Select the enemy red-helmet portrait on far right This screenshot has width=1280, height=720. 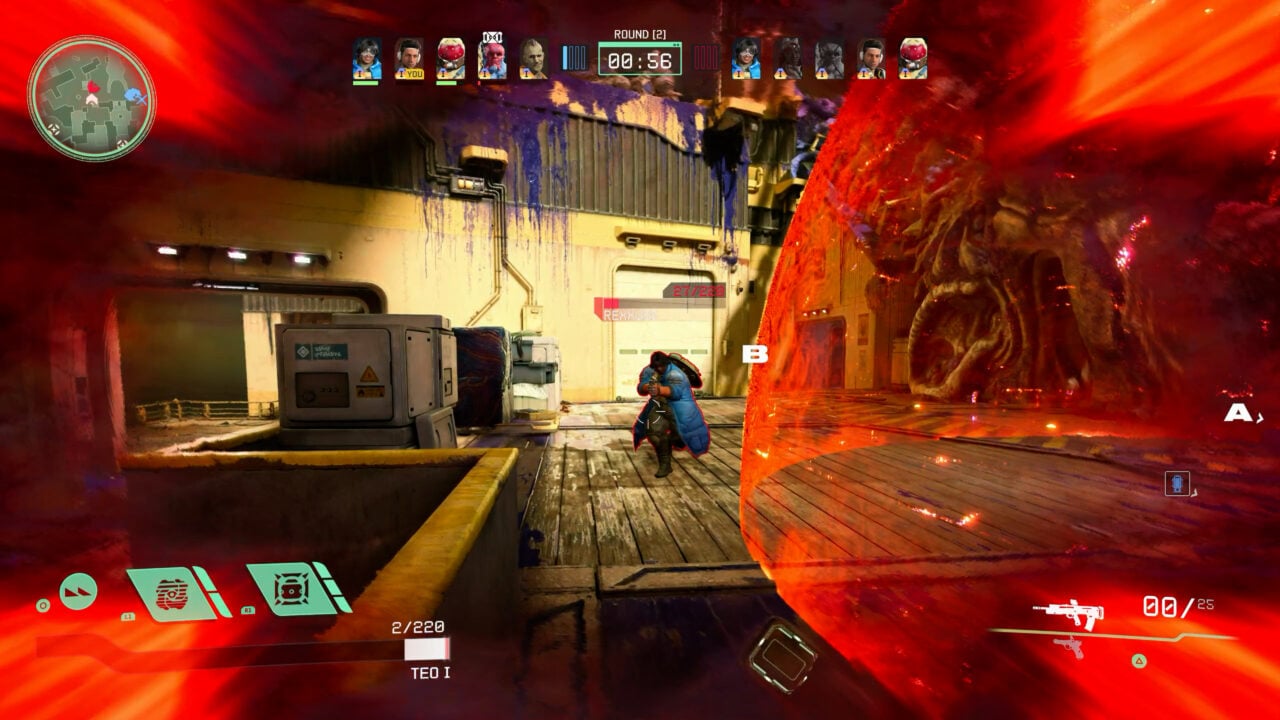912,58
